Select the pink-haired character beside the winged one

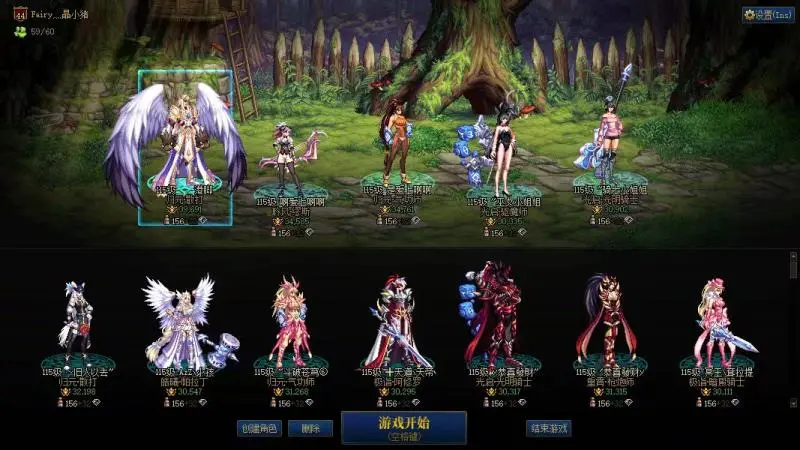(x=285, y=157)
